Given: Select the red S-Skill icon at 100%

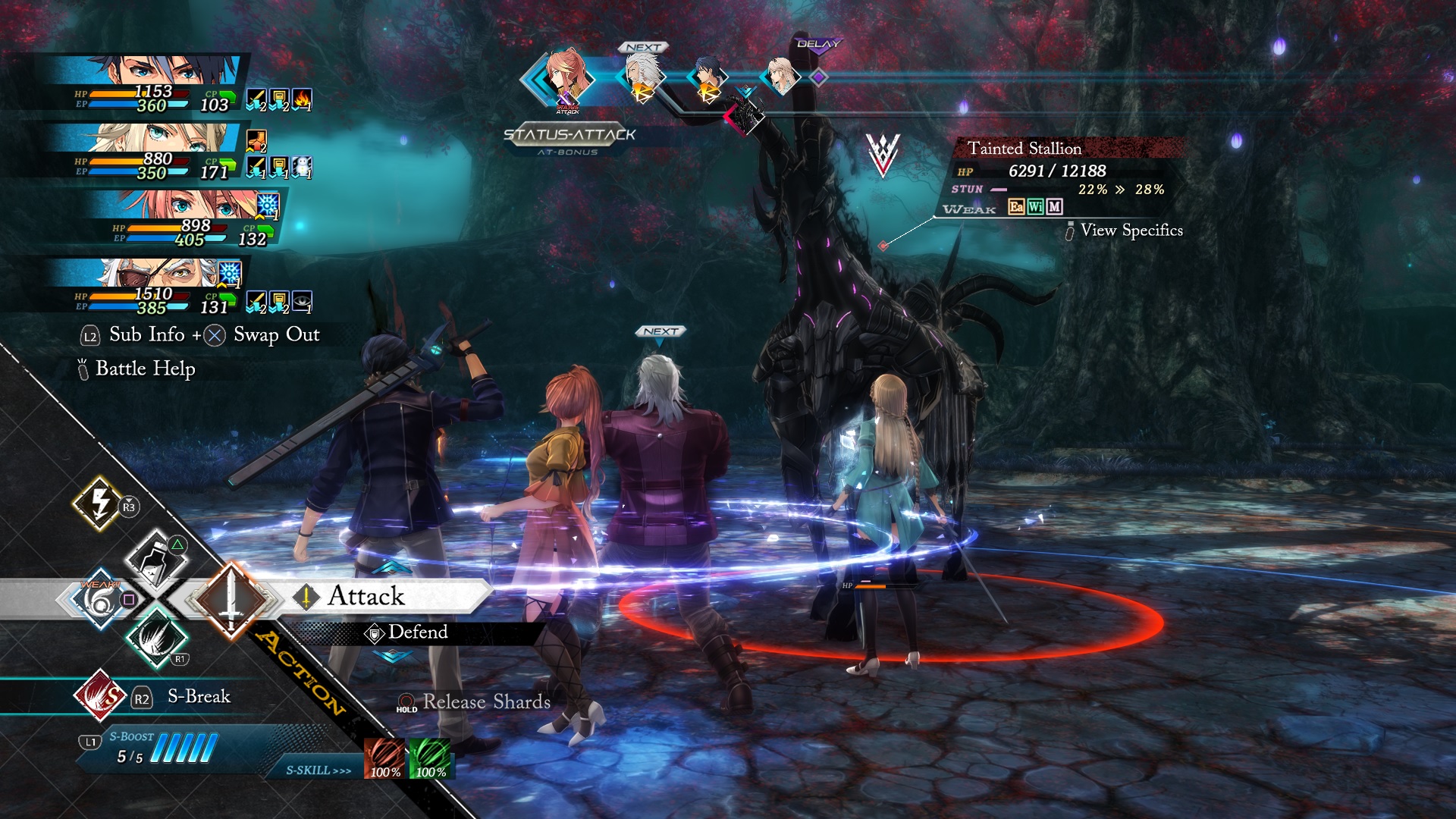Looking at the screenshot, I should 385,758.
